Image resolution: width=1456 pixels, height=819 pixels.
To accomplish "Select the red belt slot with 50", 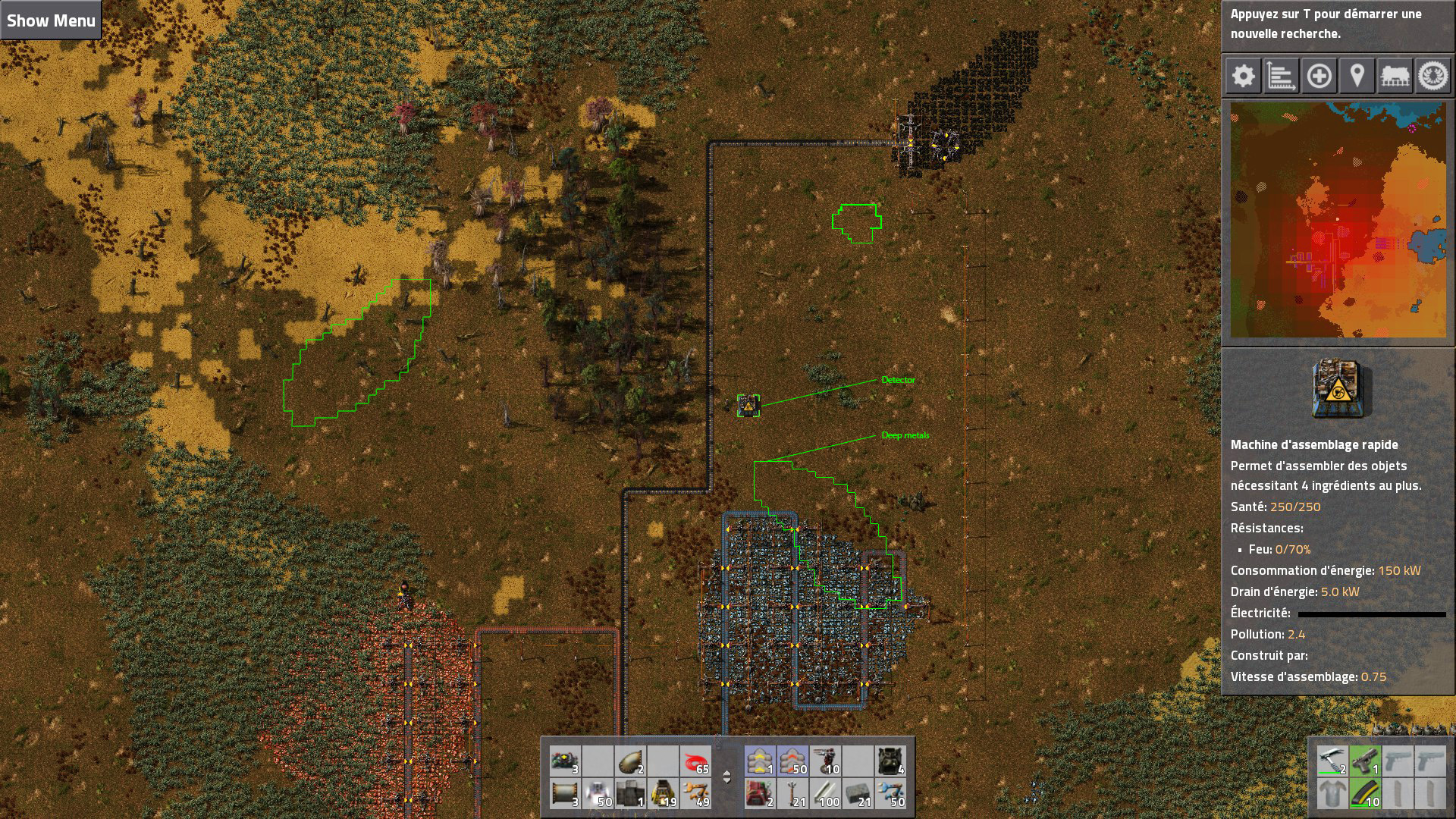I will [x=792, y=761].
